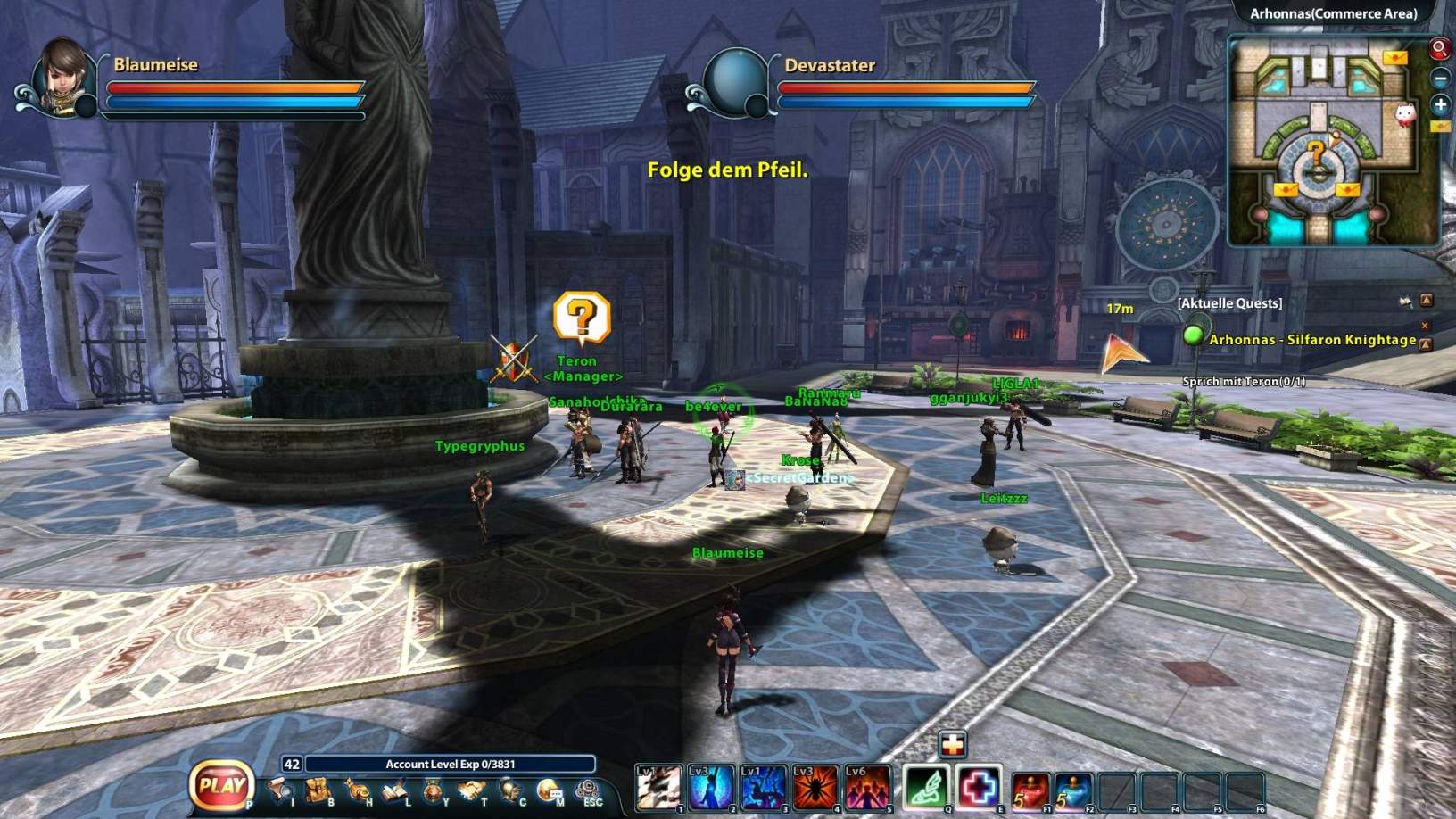This screenshot has height=819, width=1456.
Task: Collapse the Aktuelle Quests tracker arrow
Action: tap(1426, 301)
